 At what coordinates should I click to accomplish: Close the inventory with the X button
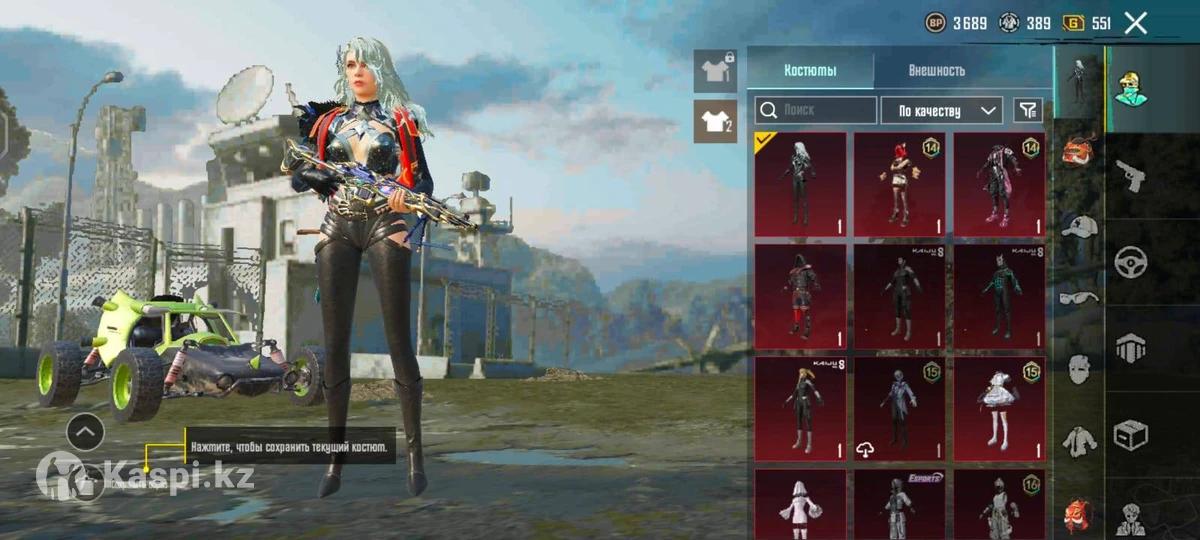click(x=1135, y=23)
